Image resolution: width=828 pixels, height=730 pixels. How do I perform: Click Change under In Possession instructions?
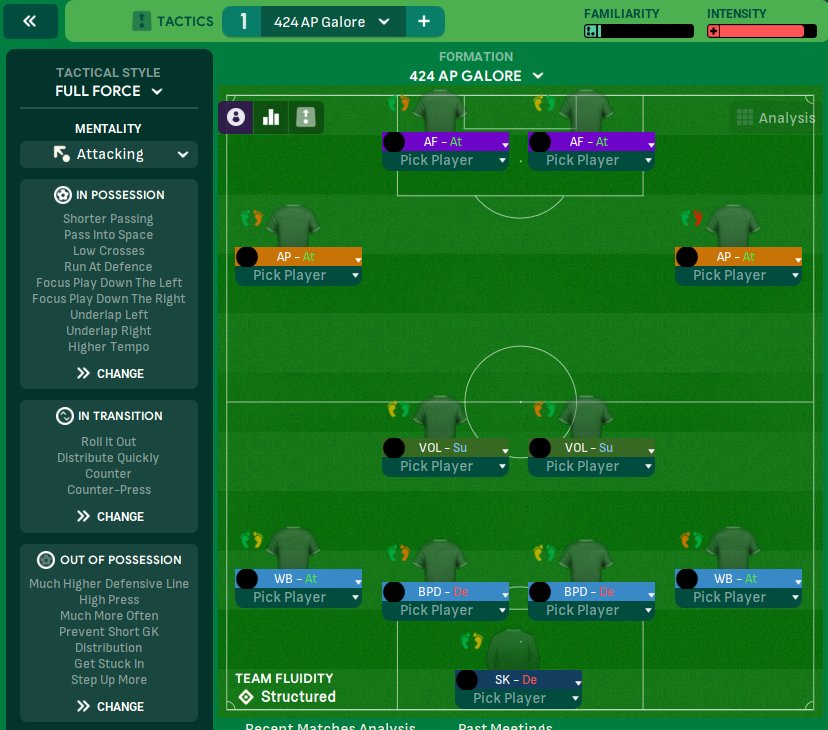pos(110,373)
